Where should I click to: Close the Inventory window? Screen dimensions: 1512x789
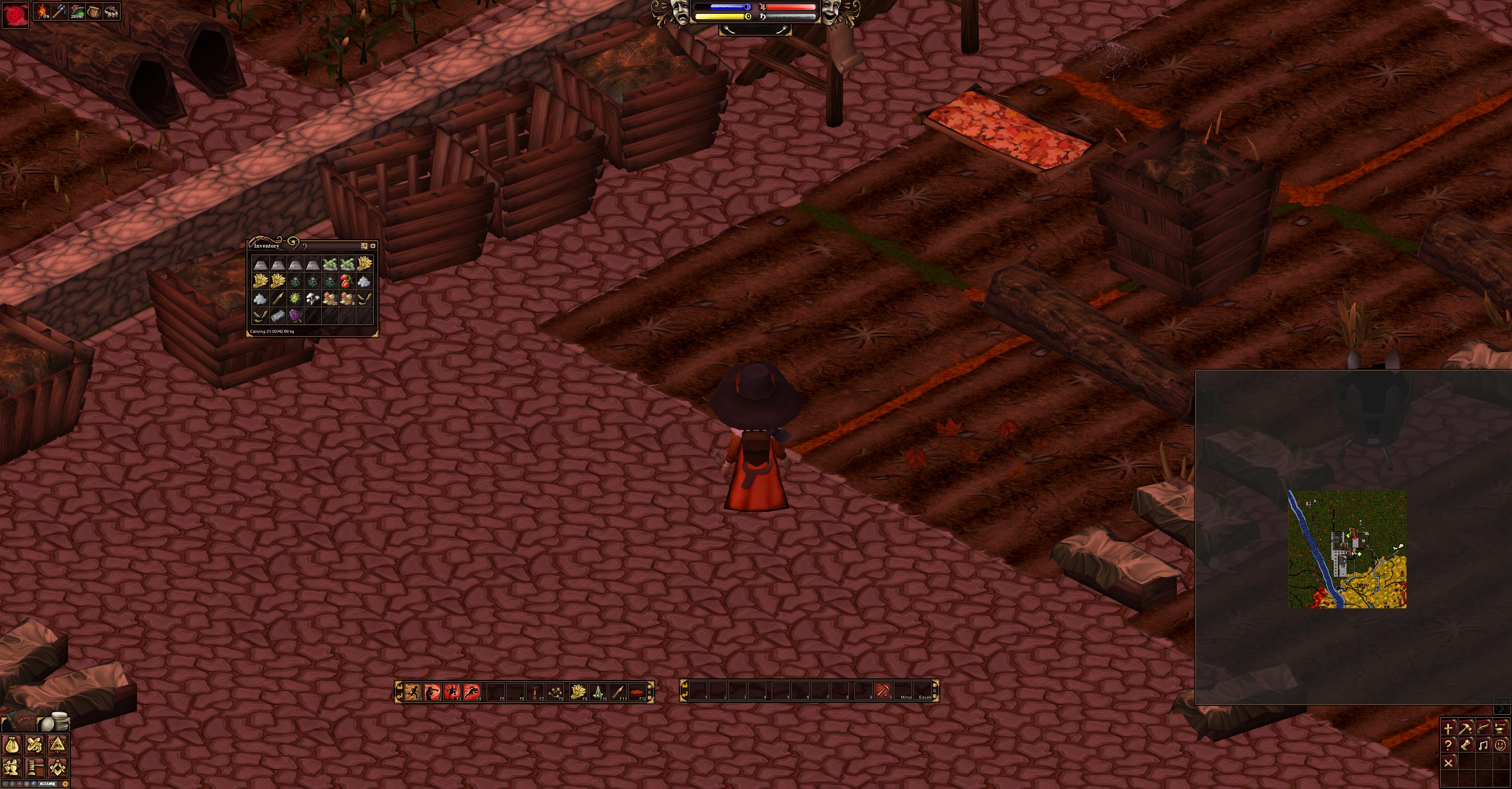coord(373,246)
